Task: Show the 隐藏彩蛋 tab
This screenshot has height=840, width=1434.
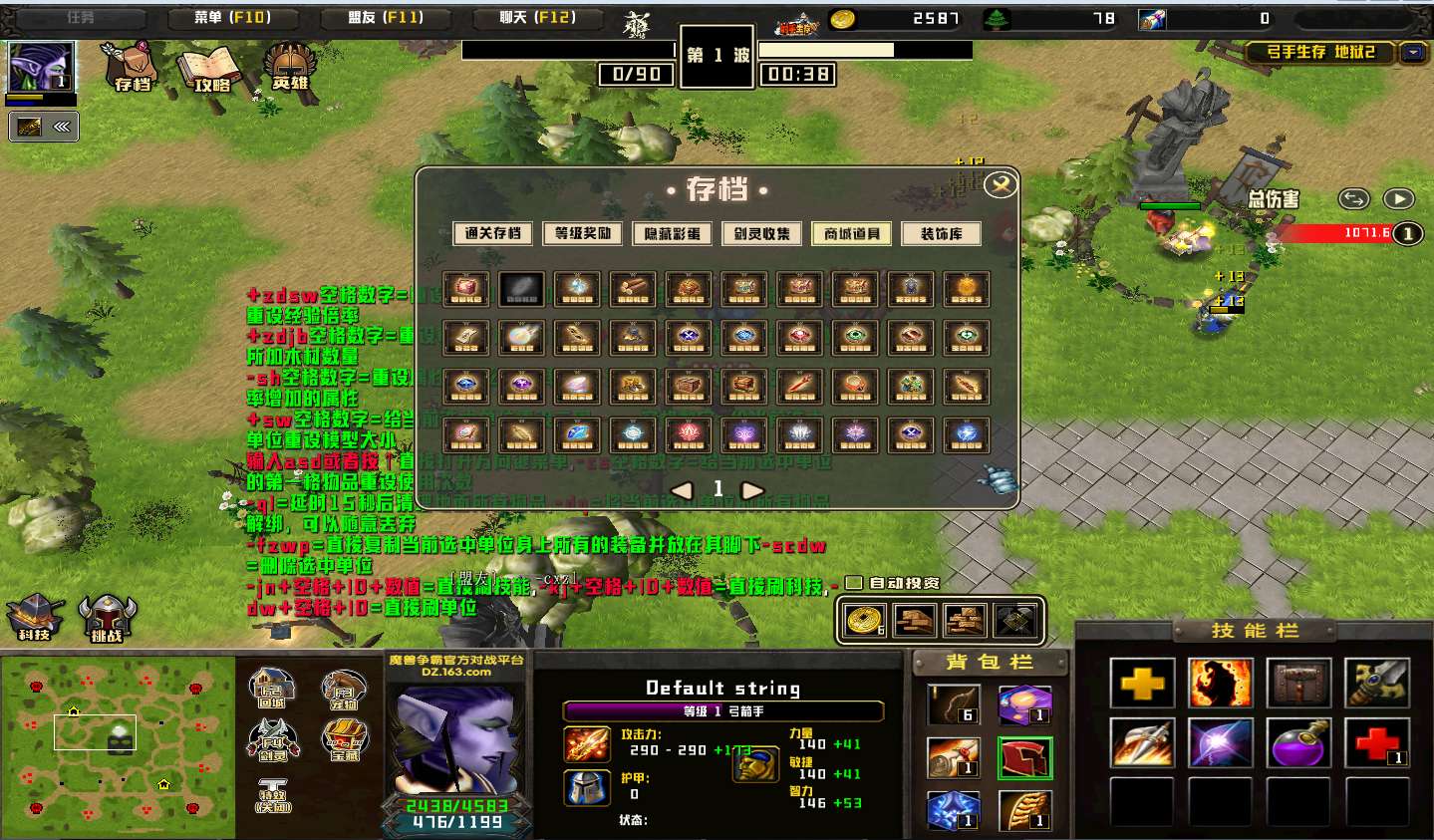Action: (673, 233)
